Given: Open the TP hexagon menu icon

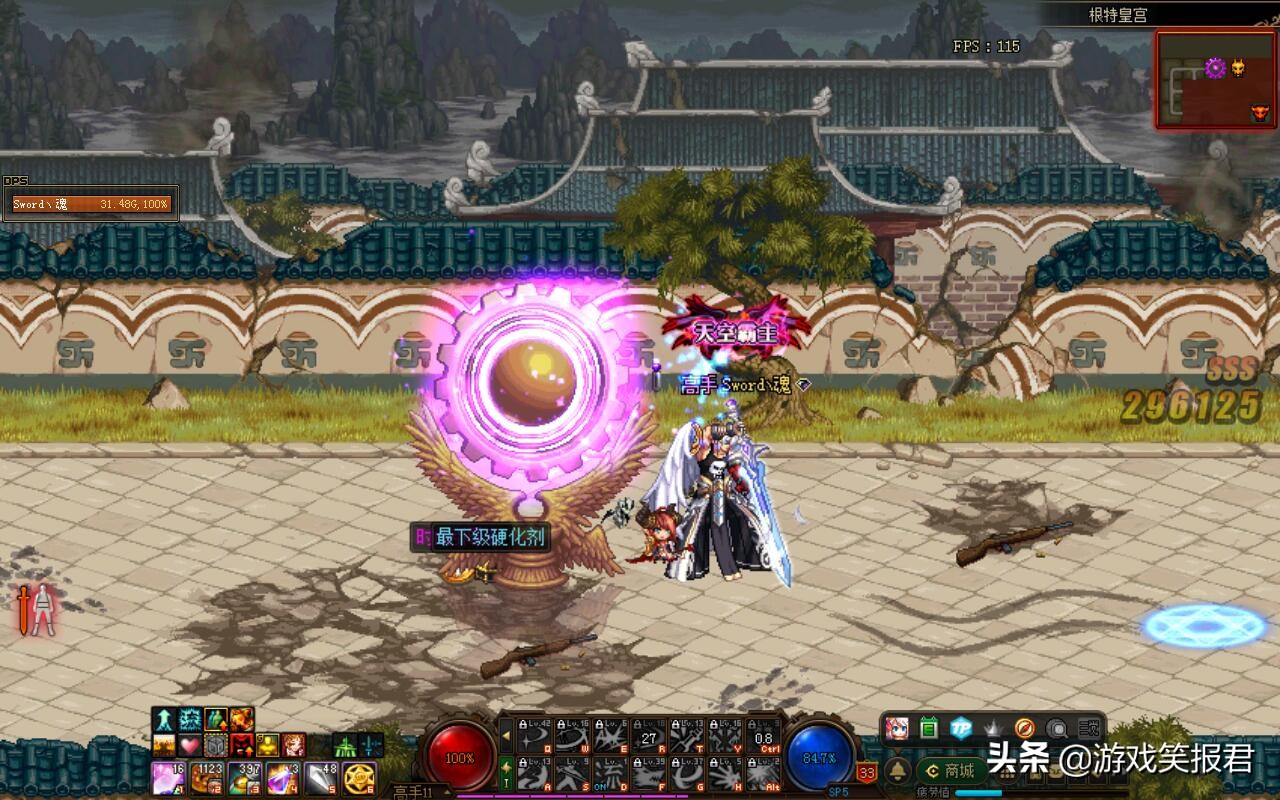Looking at the screenshot, I should coord(960,728).
